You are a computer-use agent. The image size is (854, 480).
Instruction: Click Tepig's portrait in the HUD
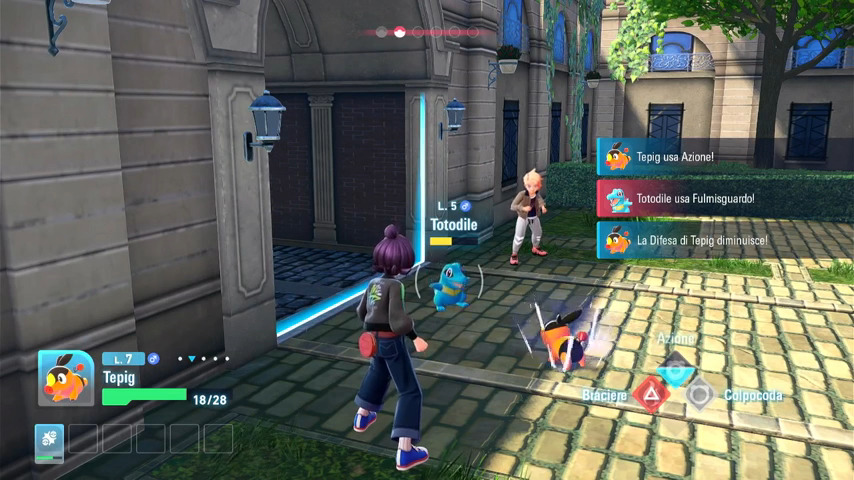[66, 378]
